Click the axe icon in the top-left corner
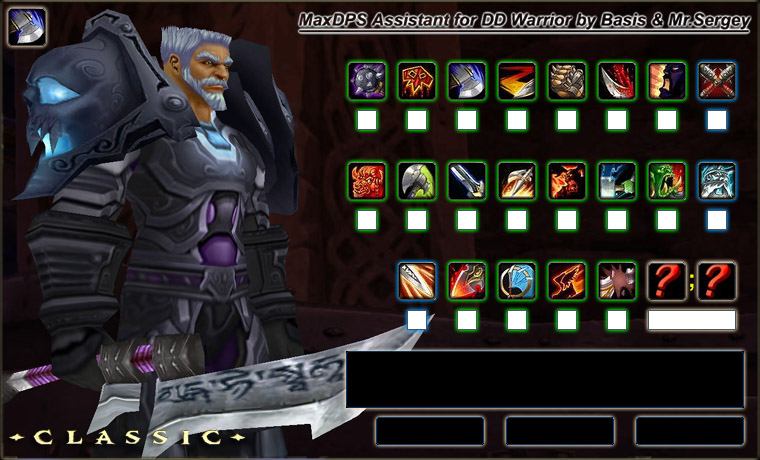760x460 pixels. pyautogui.click(x=27, y=27)
